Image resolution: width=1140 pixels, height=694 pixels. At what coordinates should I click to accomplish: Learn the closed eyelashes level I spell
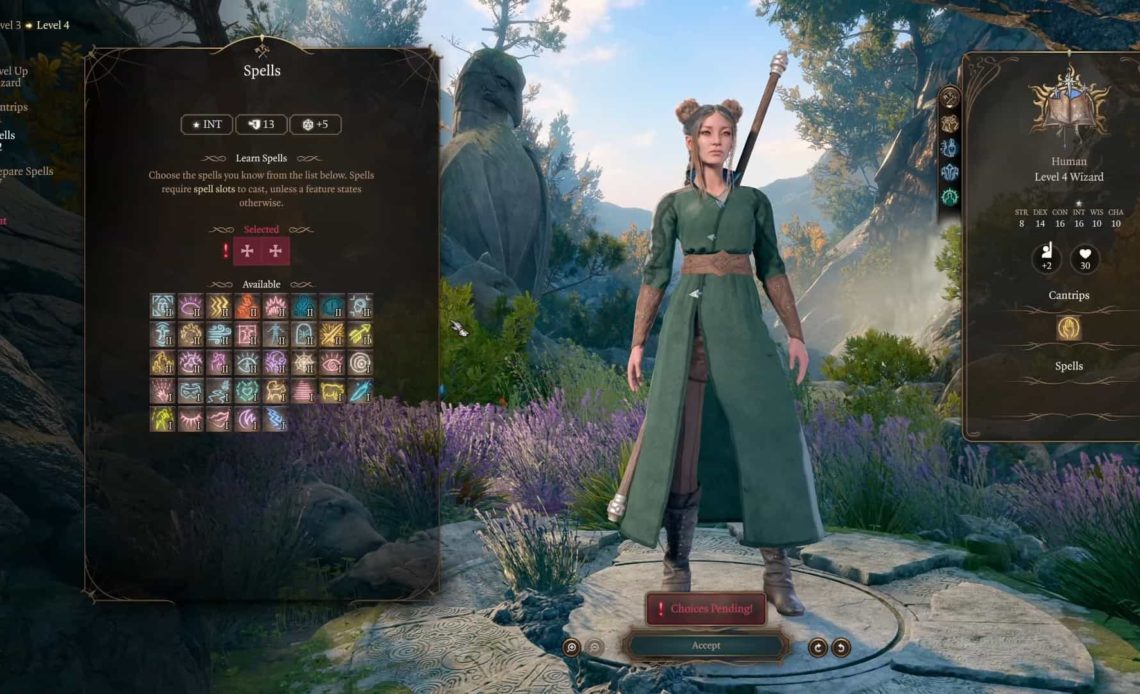(x=191, y=419)
